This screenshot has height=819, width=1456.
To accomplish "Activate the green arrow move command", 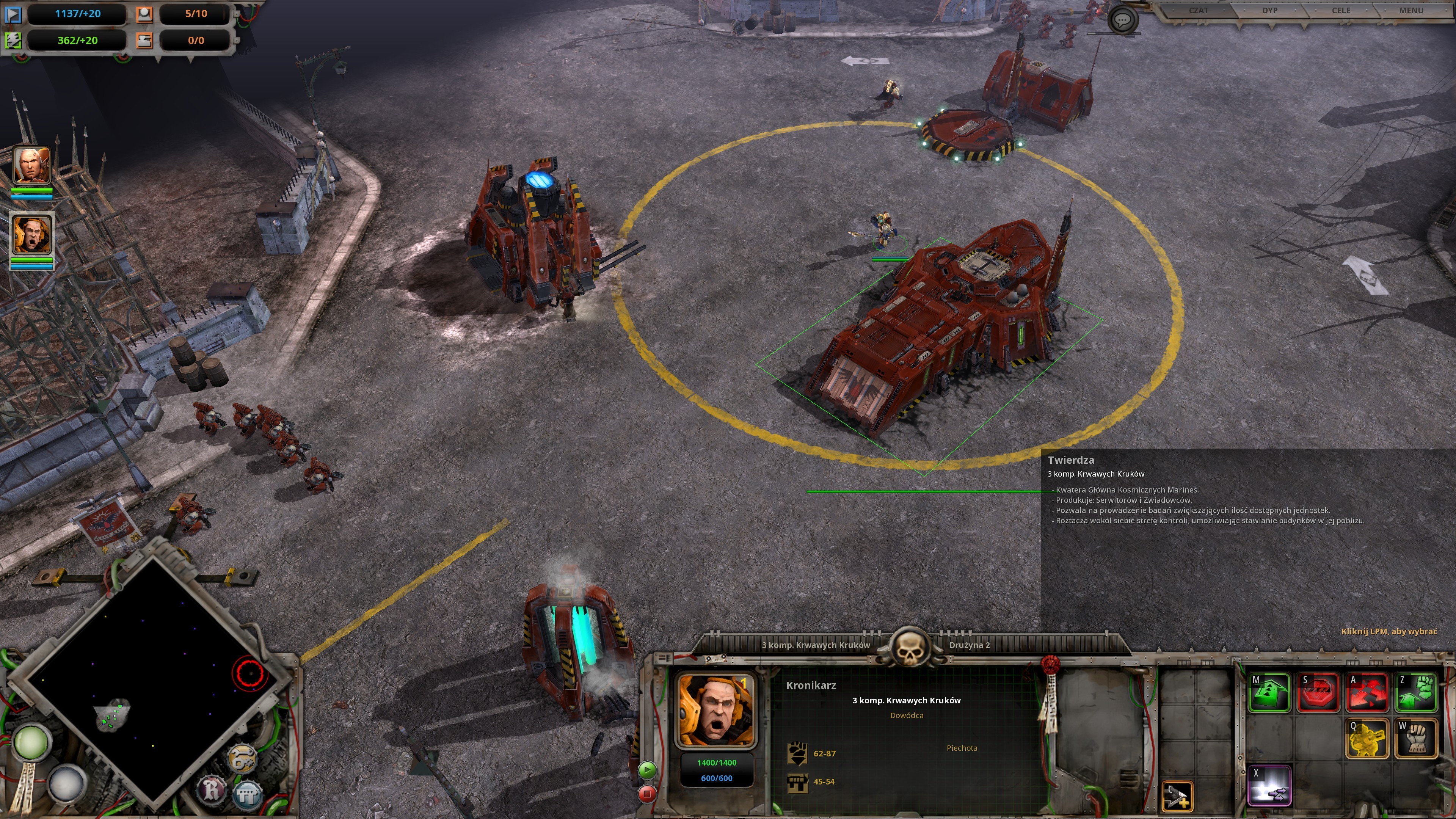I will point(1269,692).
